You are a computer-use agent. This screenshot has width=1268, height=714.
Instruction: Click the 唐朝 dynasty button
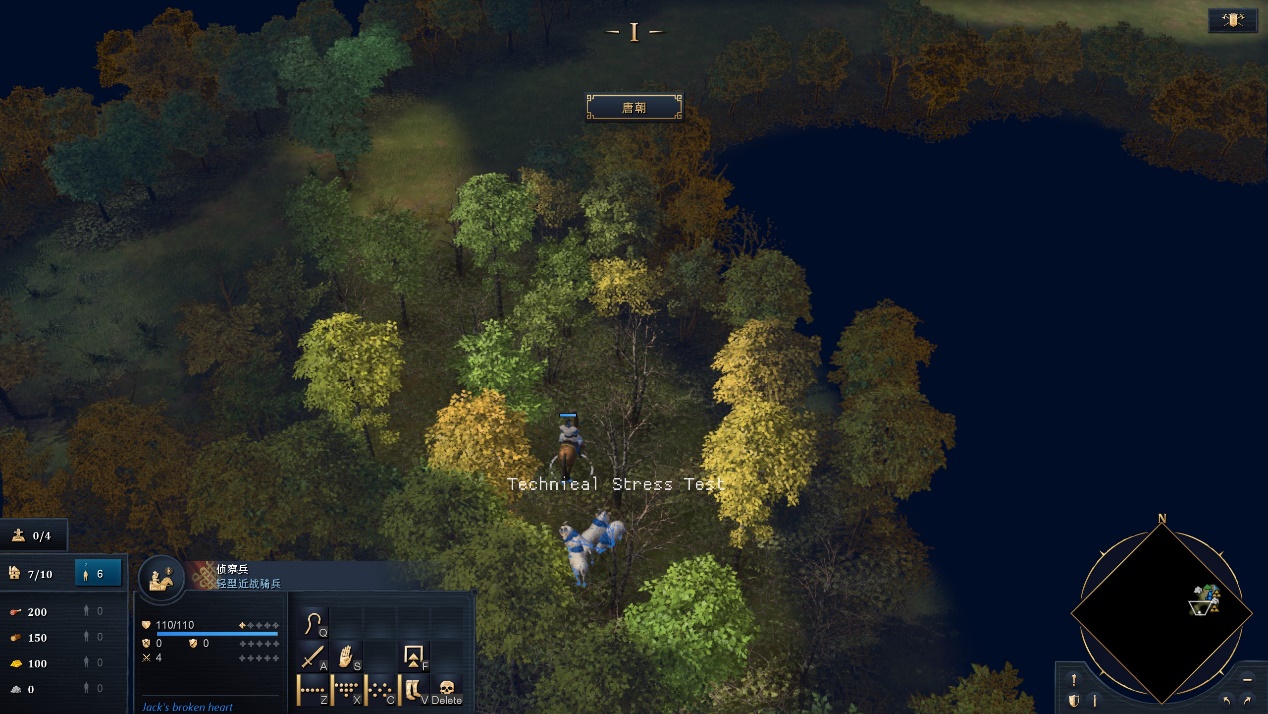pyautogui.click(x=634, y=107)
